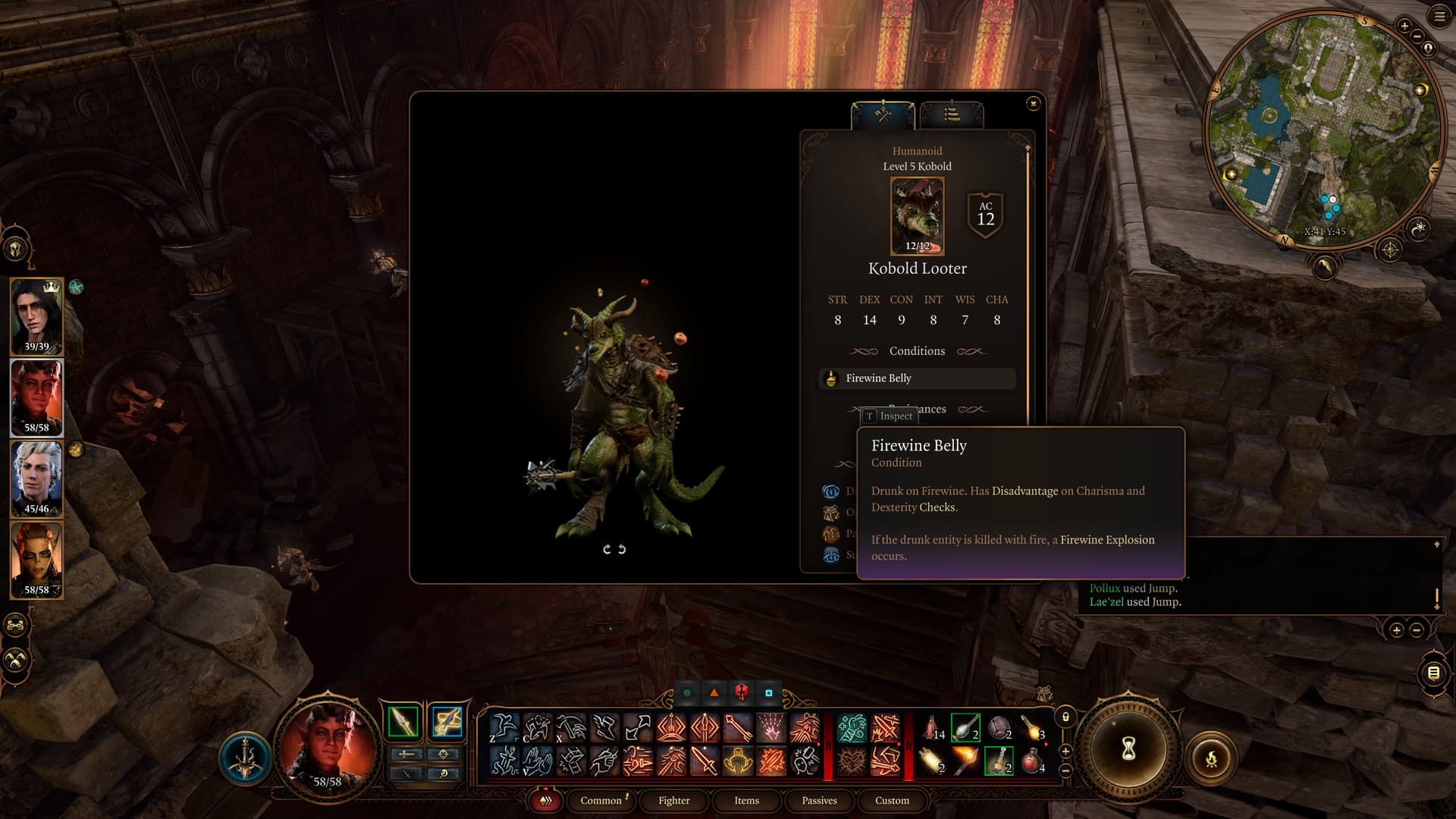
Task: Select the dark-haired party leader portrait
Action: pos(36,316)
